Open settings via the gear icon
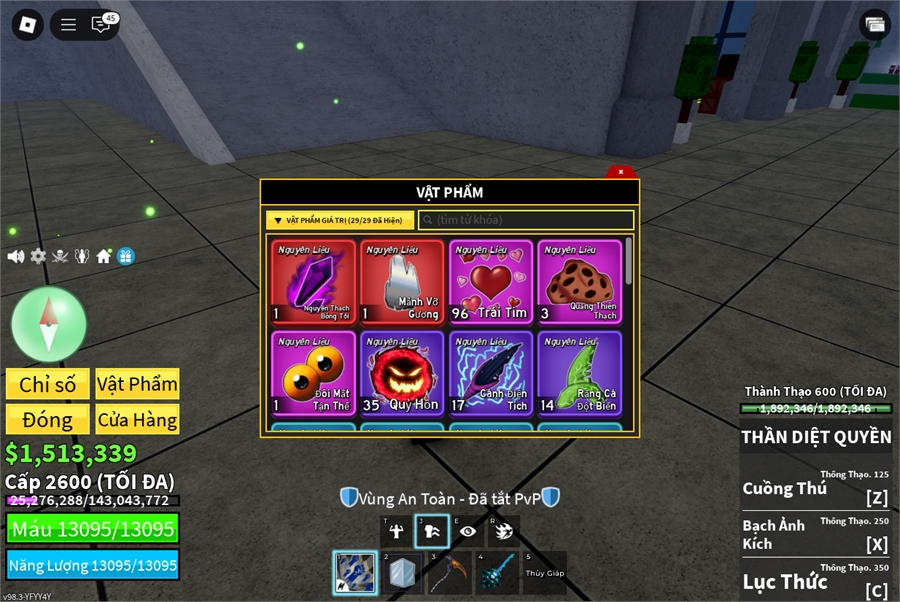The image size is (900, 602). point(38,256)
